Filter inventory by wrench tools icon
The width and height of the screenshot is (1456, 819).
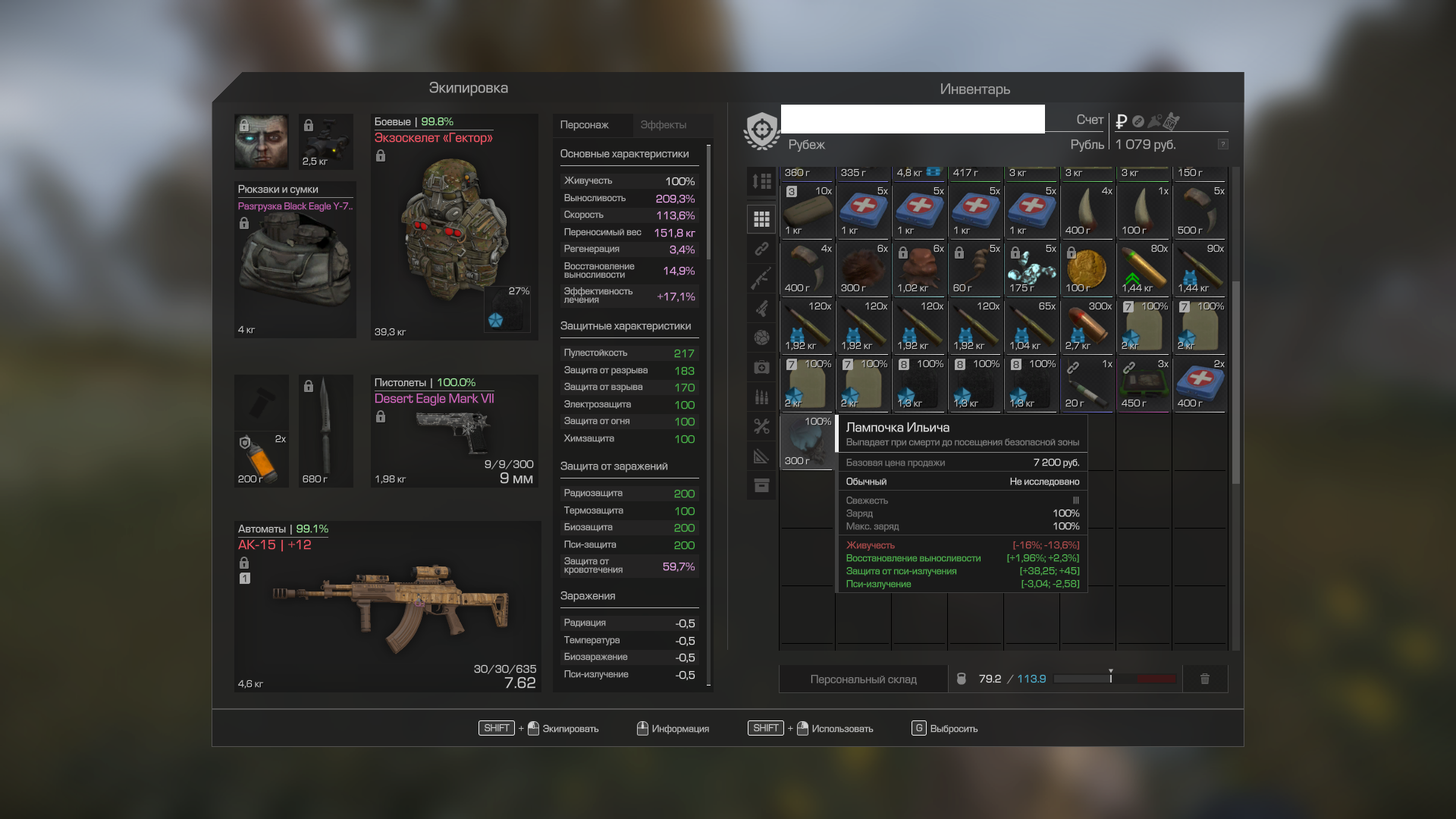[761, 426]
